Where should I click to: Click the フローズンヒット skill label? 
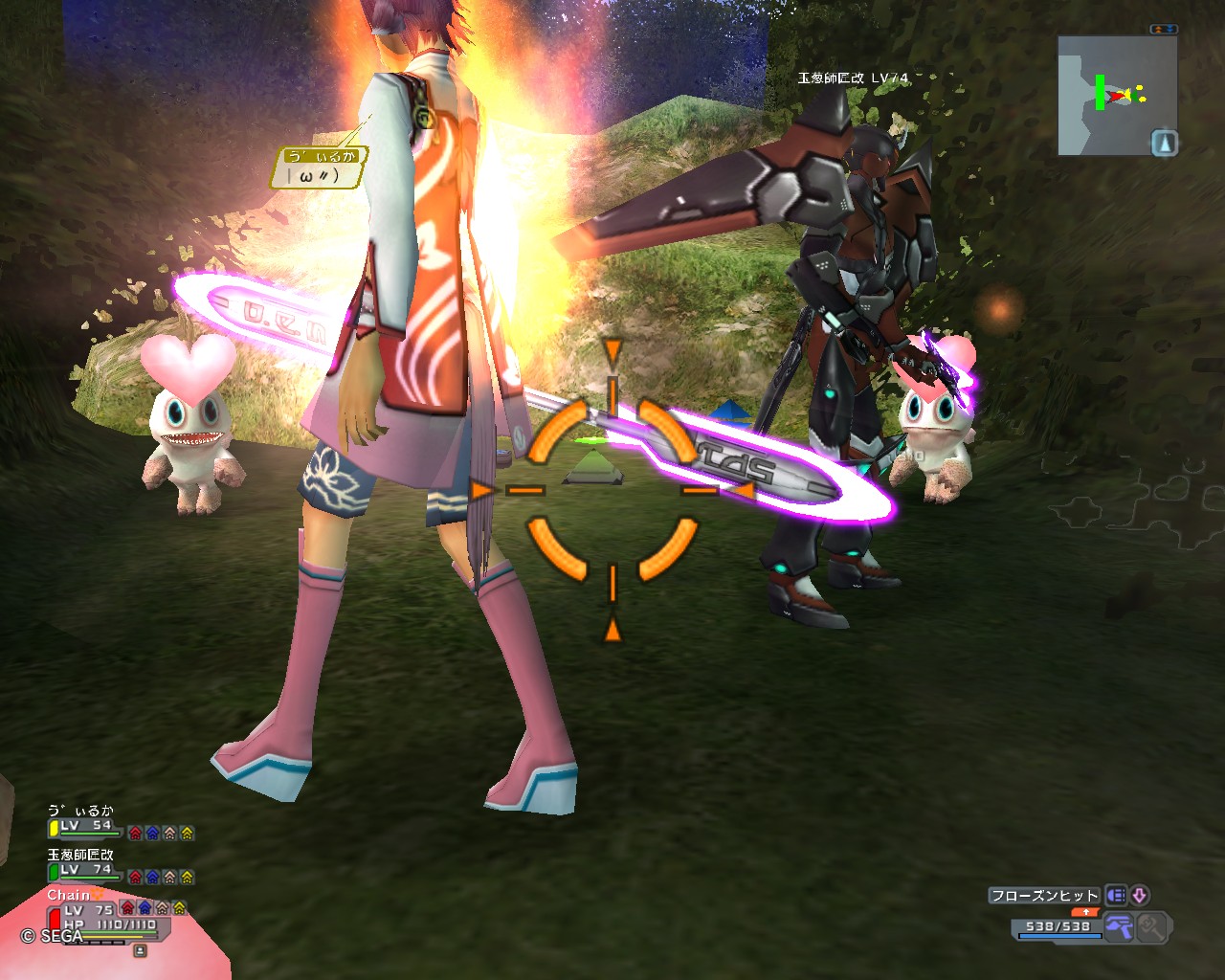(1044, 896)
